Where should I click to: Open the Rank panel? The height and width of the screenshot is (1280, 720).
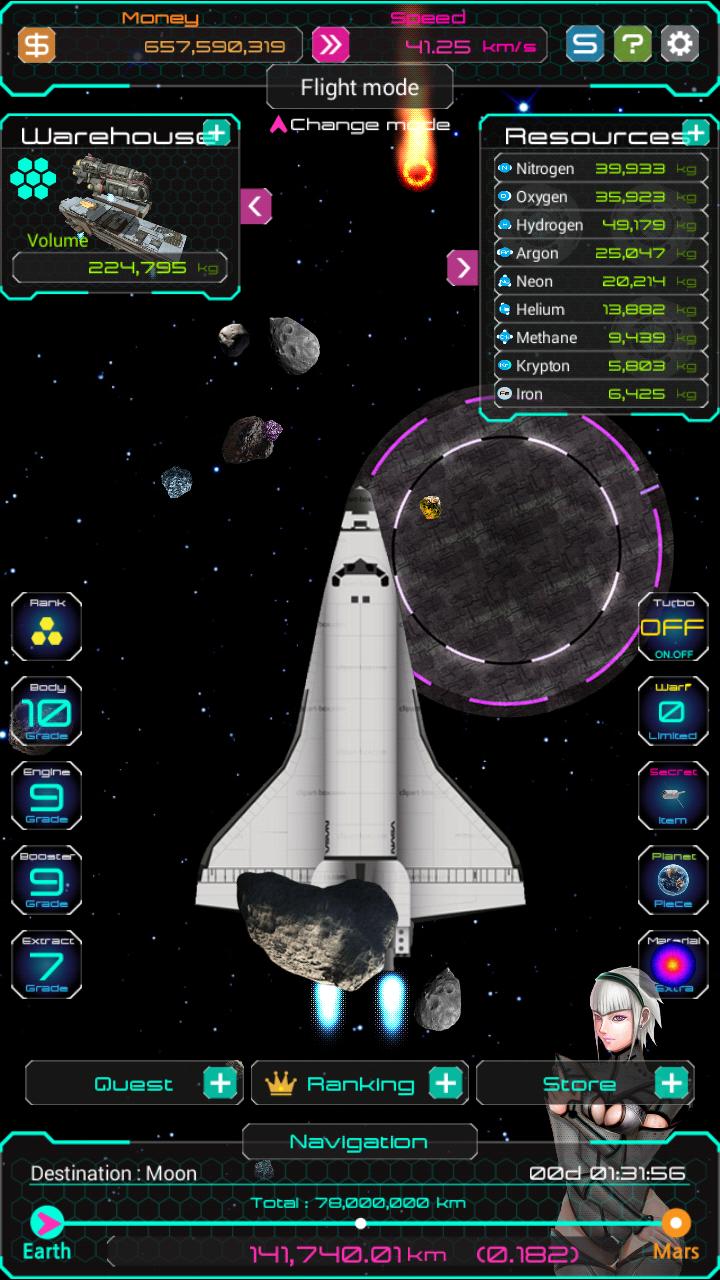47,627
